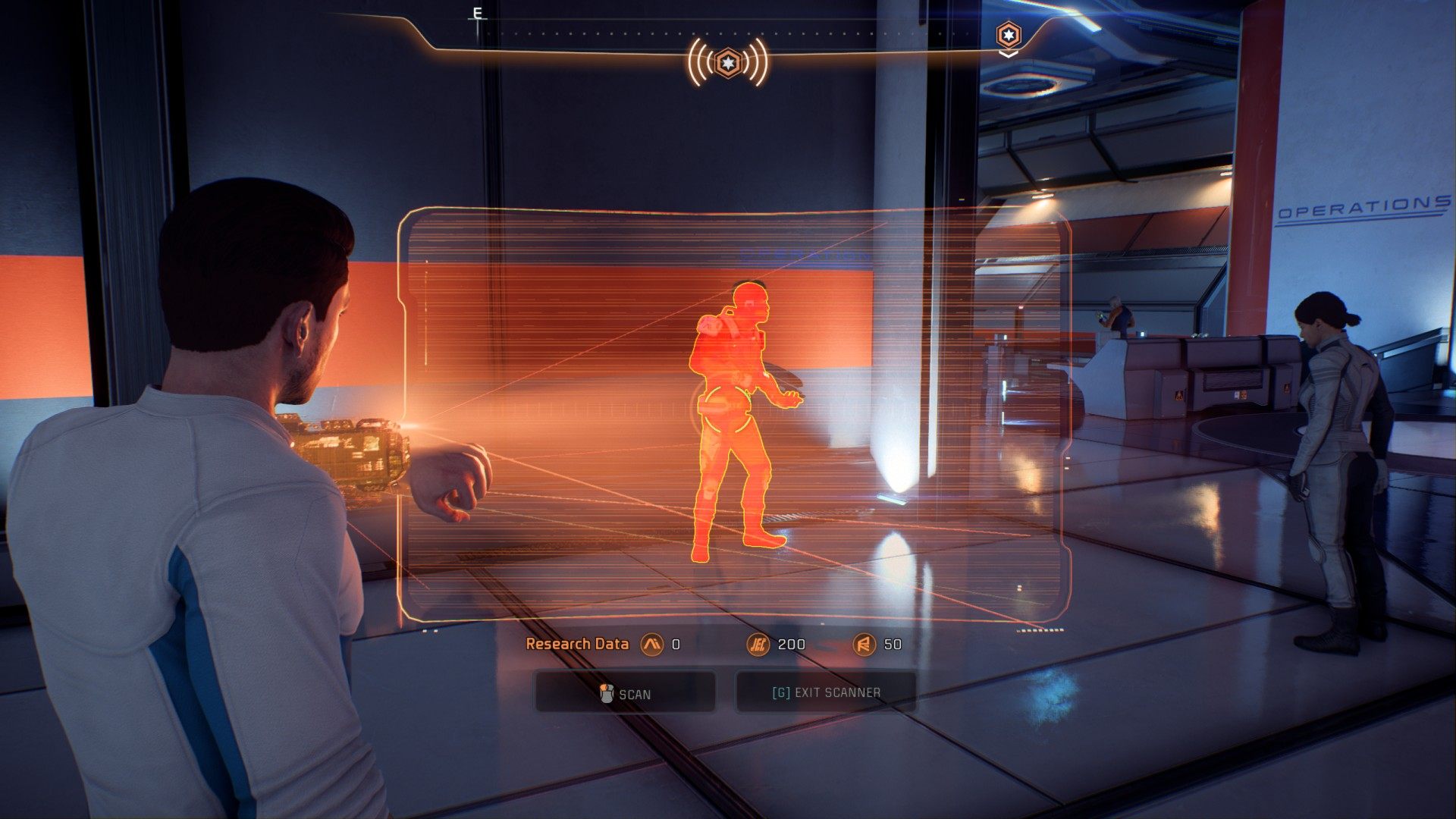Select the Remnant research data icon
The width and height of the screenshot is (1456, 819).
pos(864,645)
